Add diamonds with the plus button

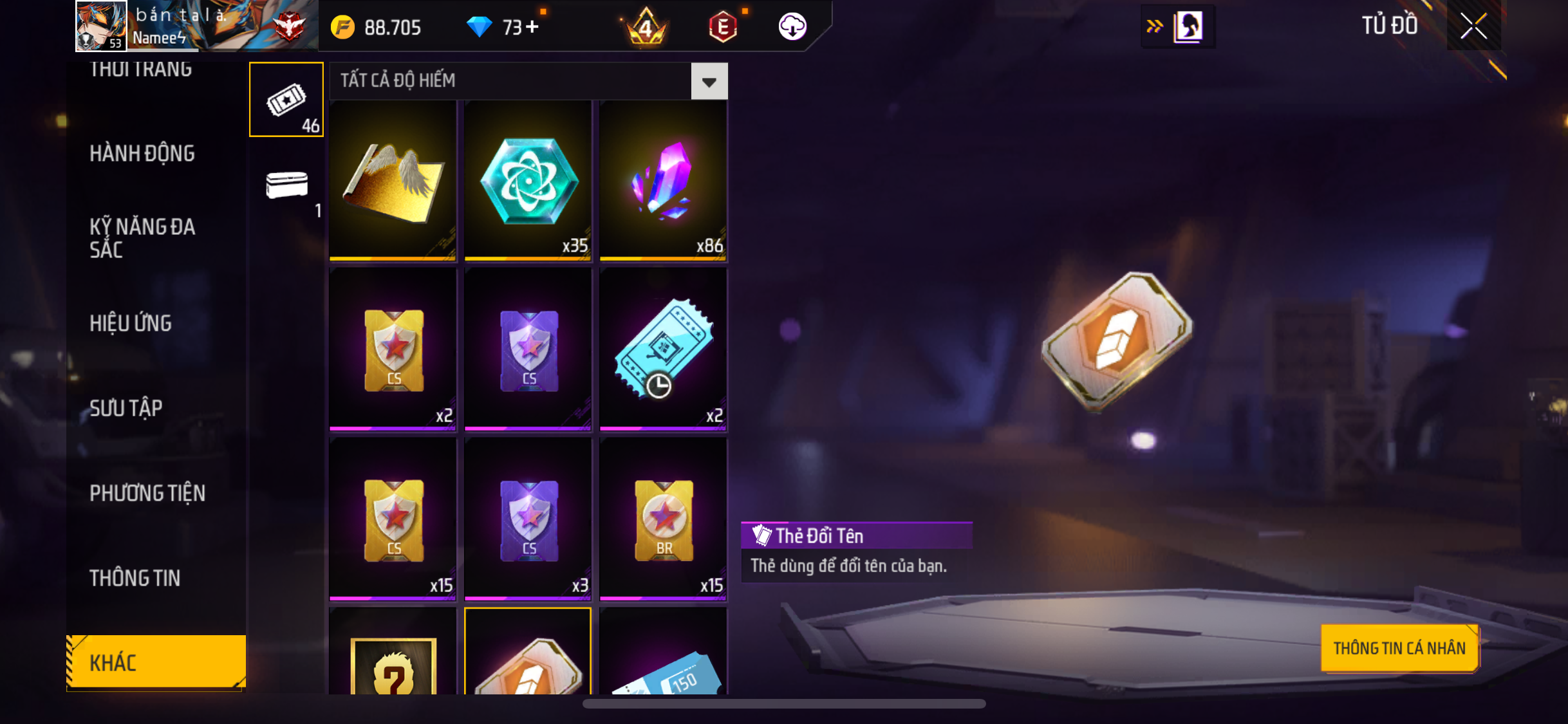click(x=532, y=27)
